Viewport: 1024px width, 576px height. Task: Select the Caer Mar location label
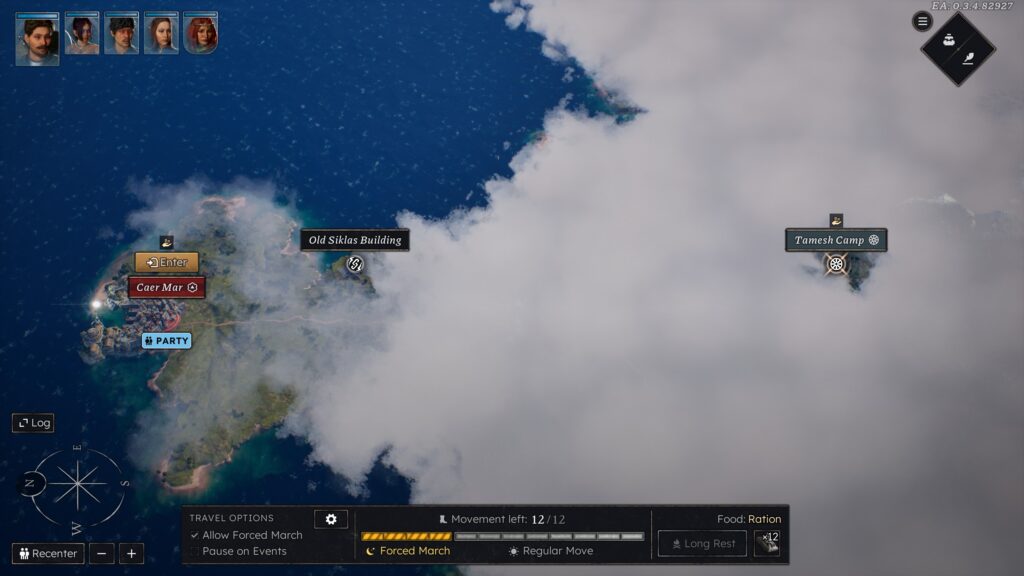click(166, 288)
